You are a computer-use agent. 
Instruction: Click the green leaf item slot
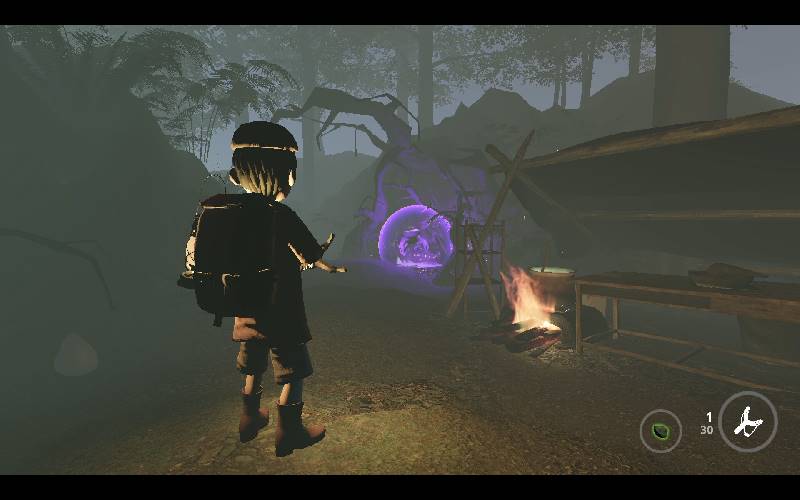(x=660, y=432)
